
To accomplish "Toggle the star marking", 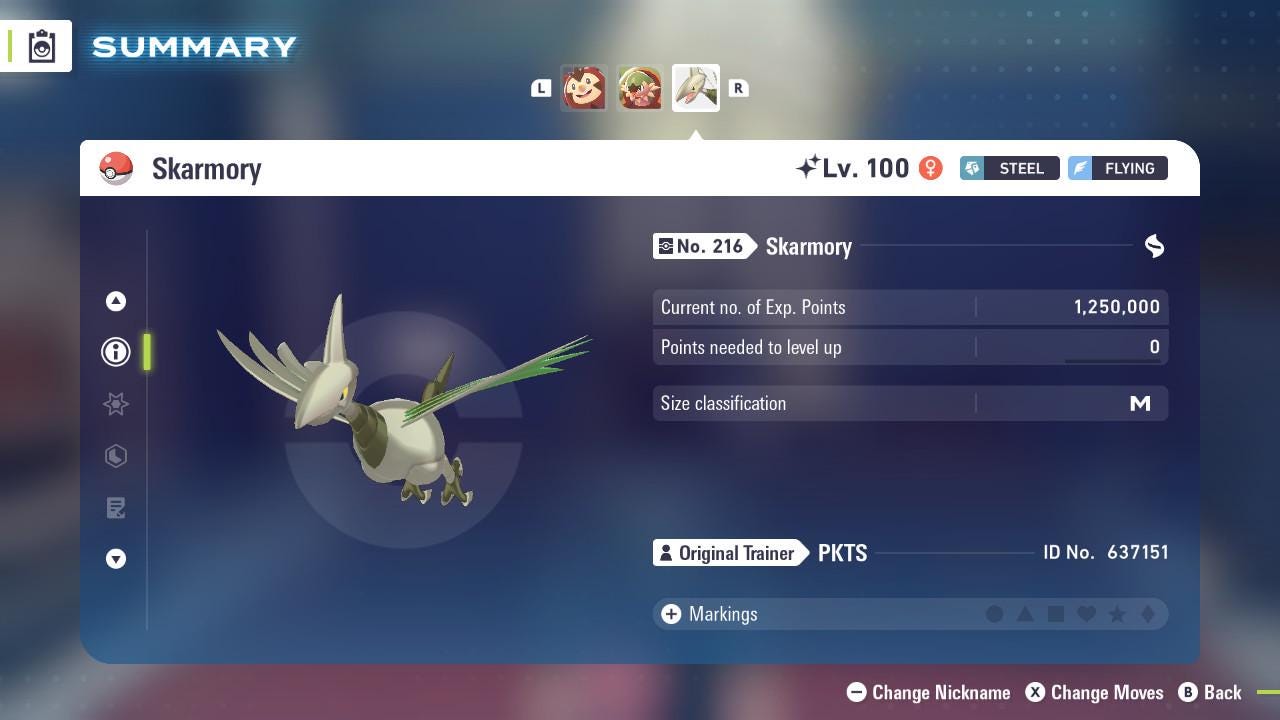I will pos(1117,614).
